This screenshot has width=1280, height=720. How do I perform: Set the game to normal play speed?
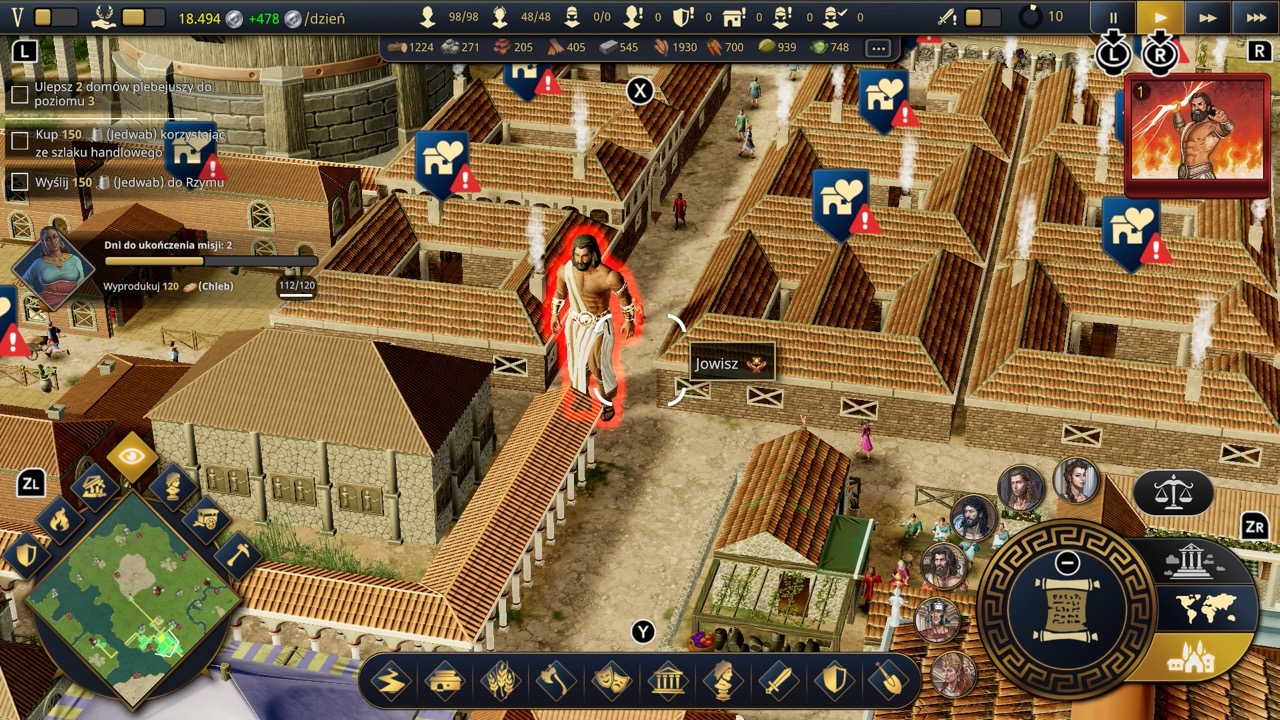pyautogui.click(x=1160, y=17)
